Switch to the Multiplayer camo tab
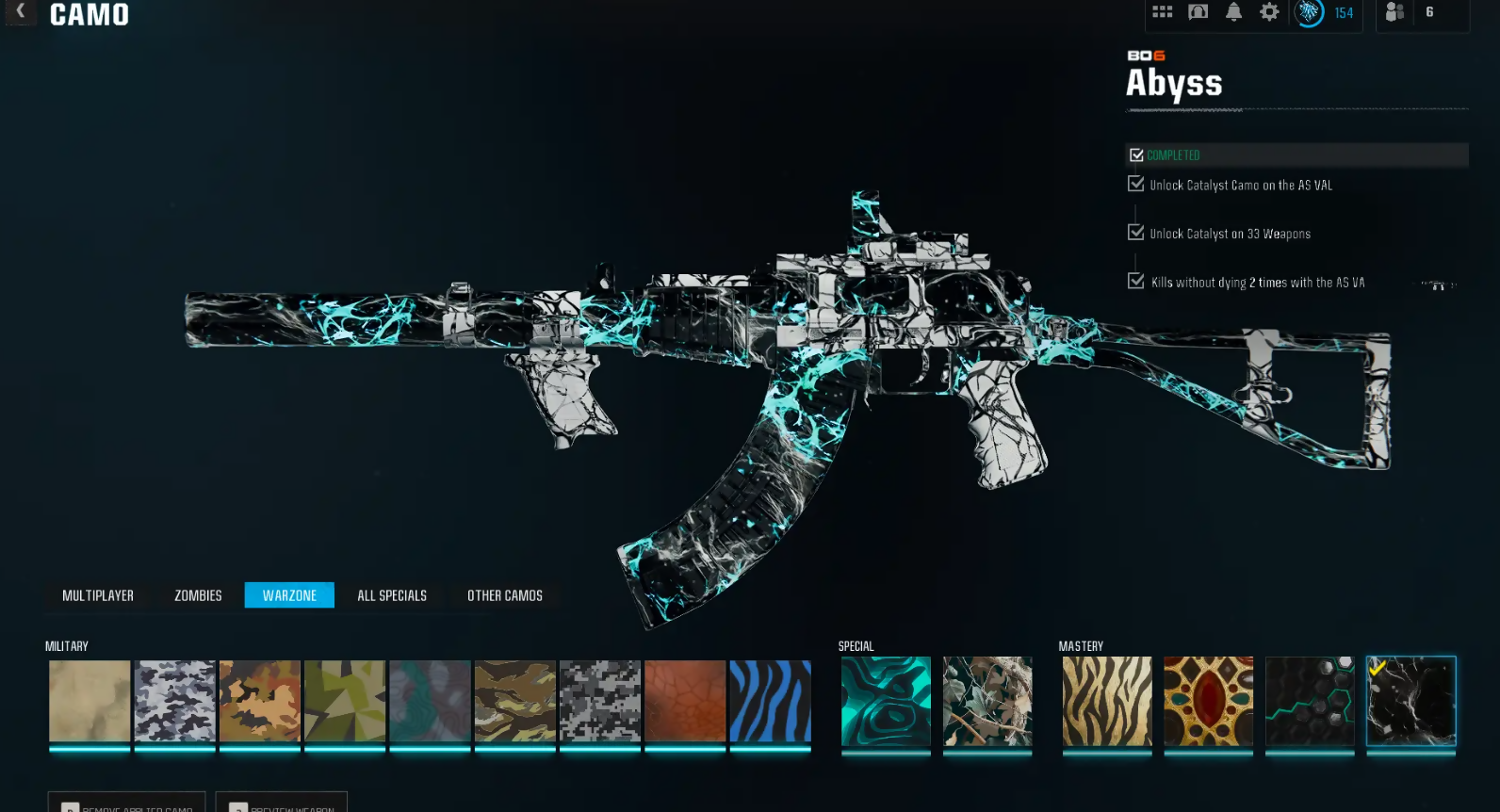 point(98,595)
